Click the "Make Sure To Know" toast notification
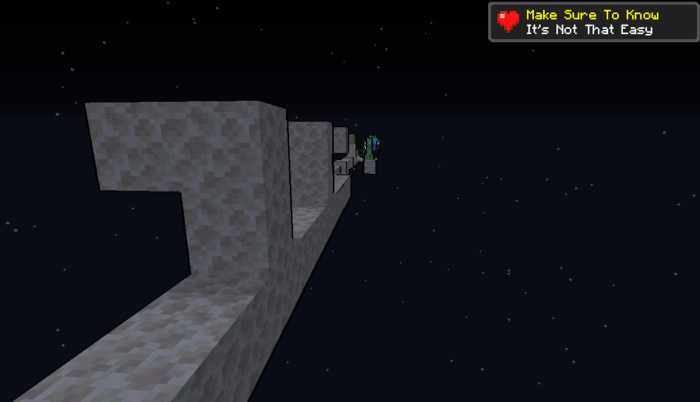The width and height of the screenshot is (700, 402). pos(592,22)
